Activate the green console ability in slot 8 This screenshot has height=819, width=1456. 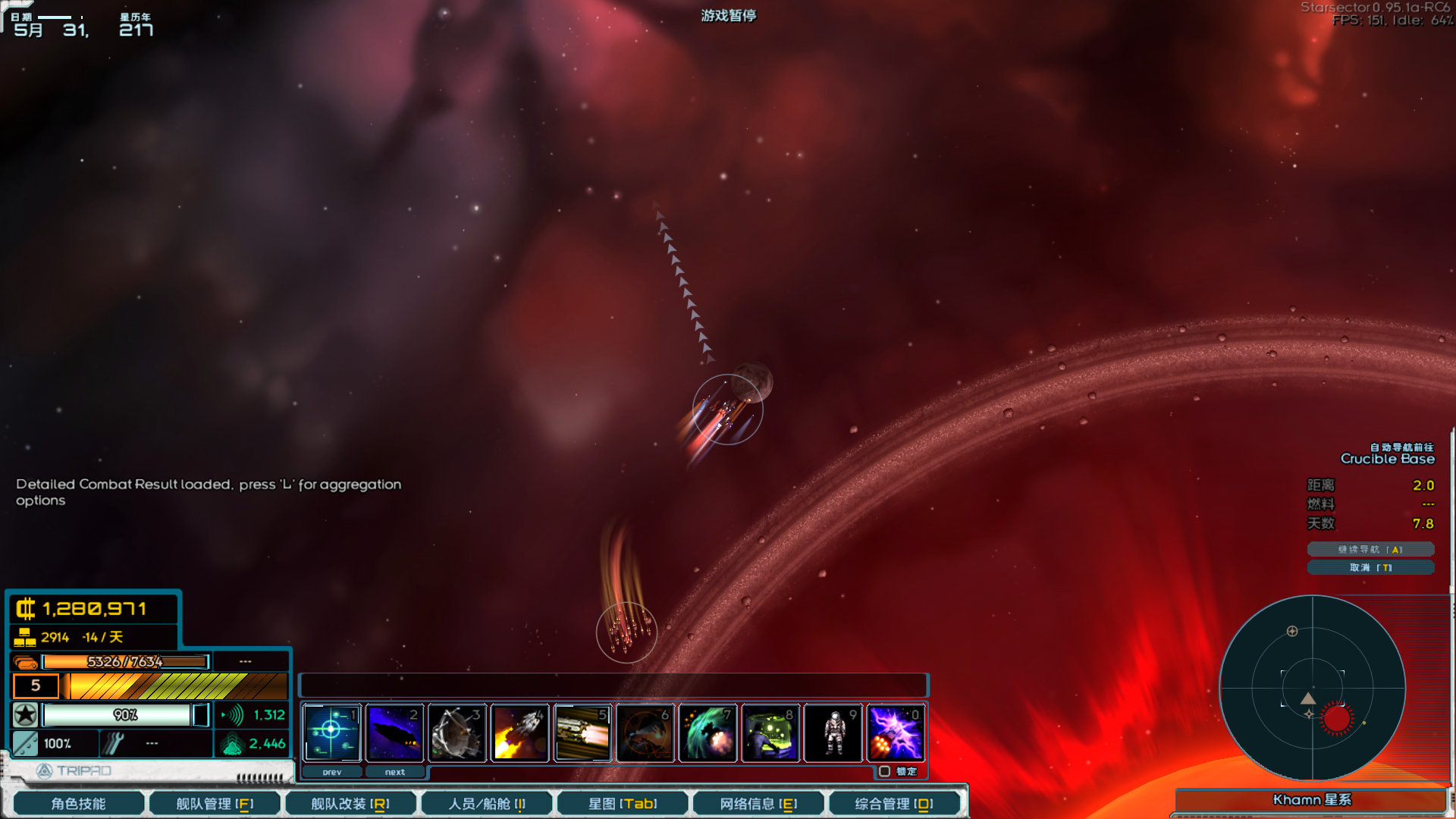click(x=770, y=733)
